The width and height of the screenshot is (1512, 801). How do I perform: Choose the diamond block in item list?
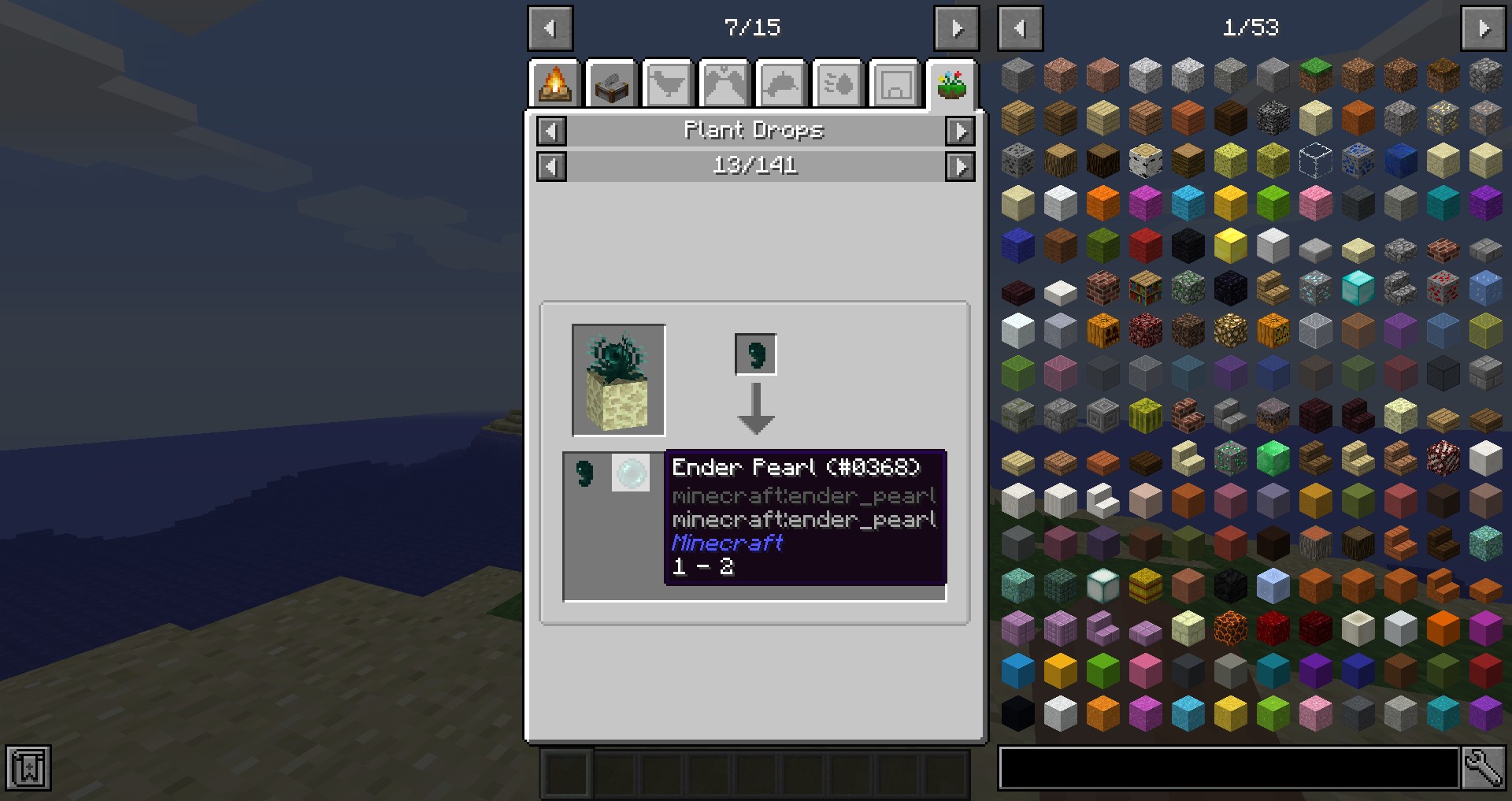[x=1358, y=287]
